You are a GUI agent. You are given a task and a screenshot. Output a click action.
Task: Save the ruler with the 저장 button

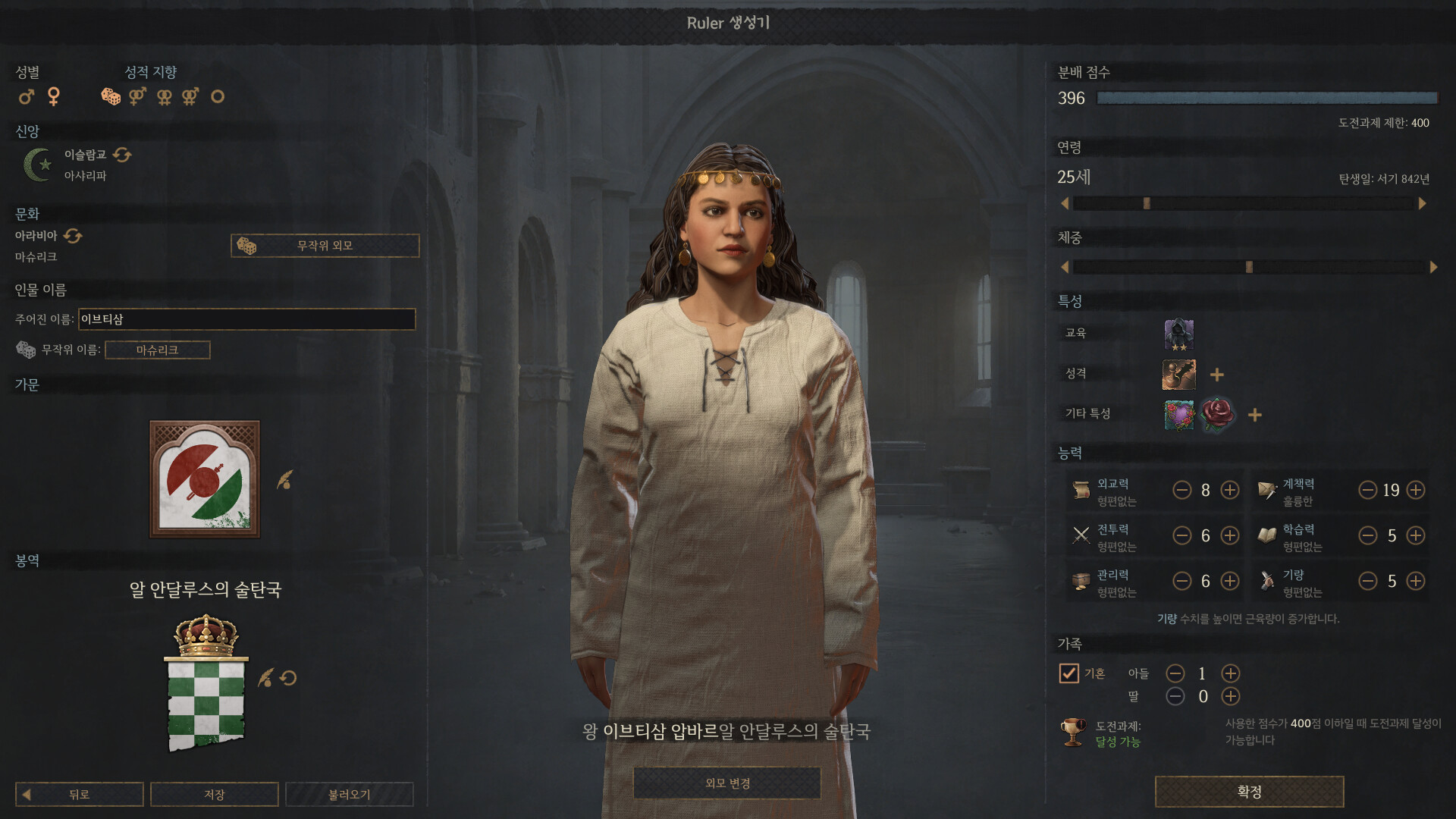(x=214, y=794)
